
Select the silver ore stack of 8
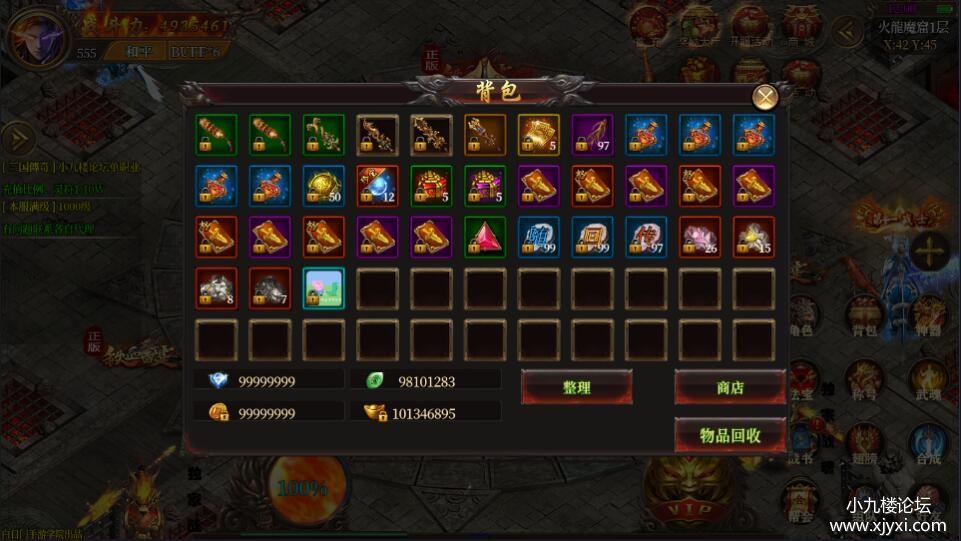click(x=215, y=289)
